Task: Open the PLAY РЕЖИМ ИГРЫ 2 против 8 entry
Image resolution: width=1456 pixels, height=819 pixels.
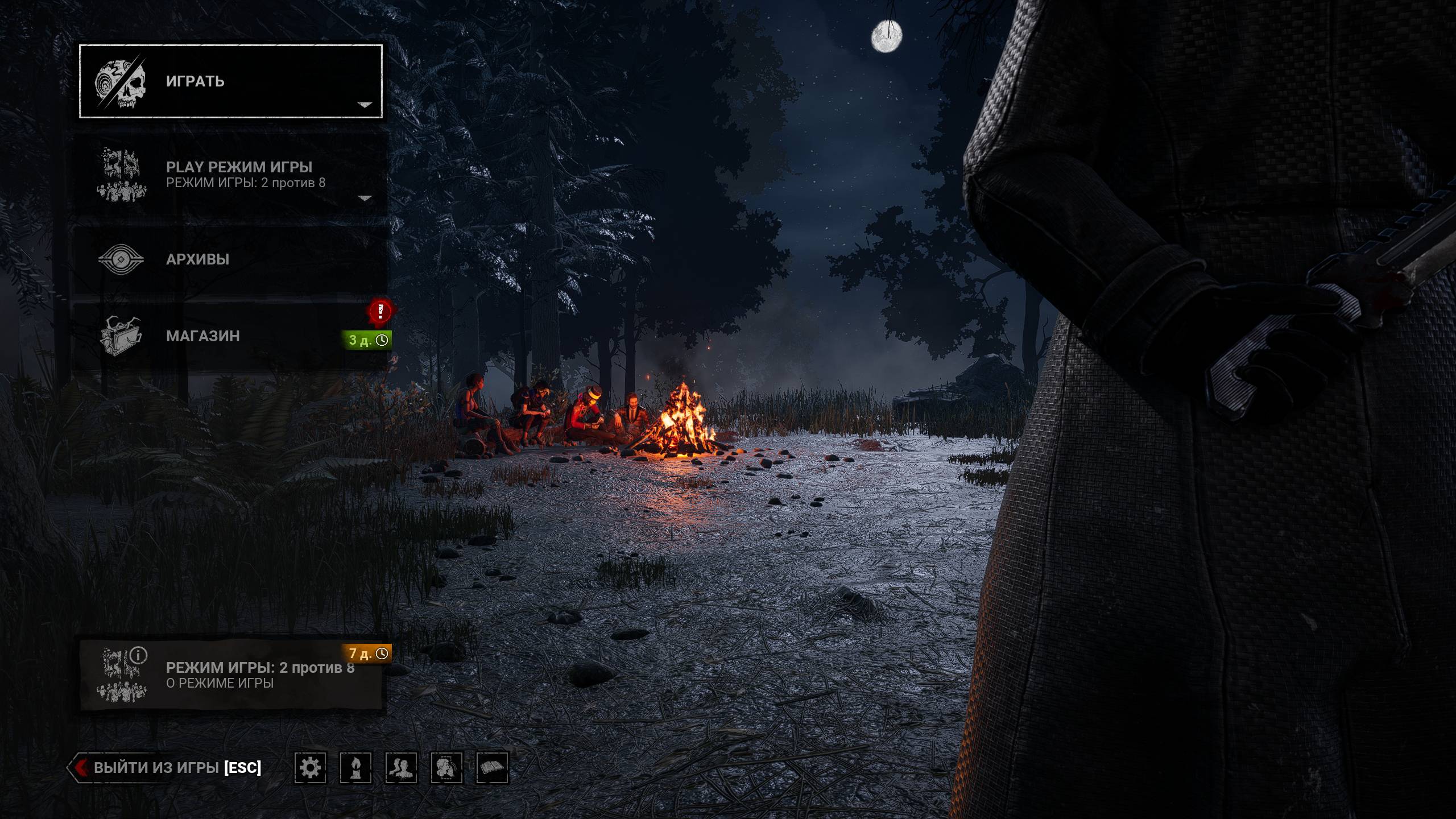Action: click(230, 174)
